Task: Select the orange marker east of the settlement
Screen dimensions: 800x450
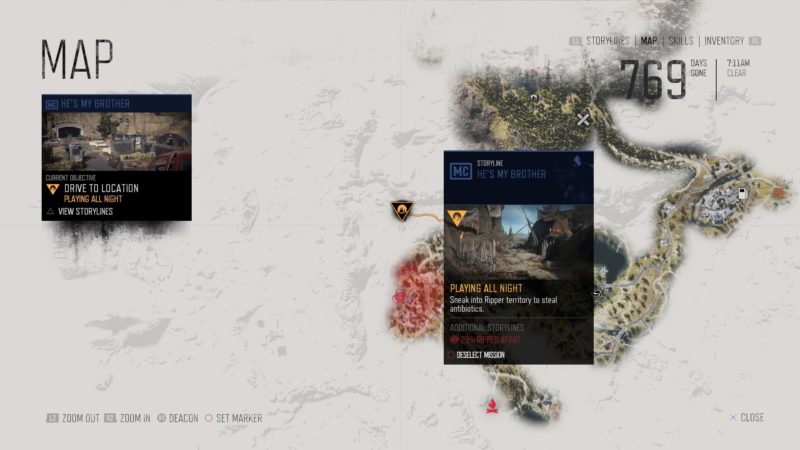Action: pyautogui.click(x=778, y=188)
